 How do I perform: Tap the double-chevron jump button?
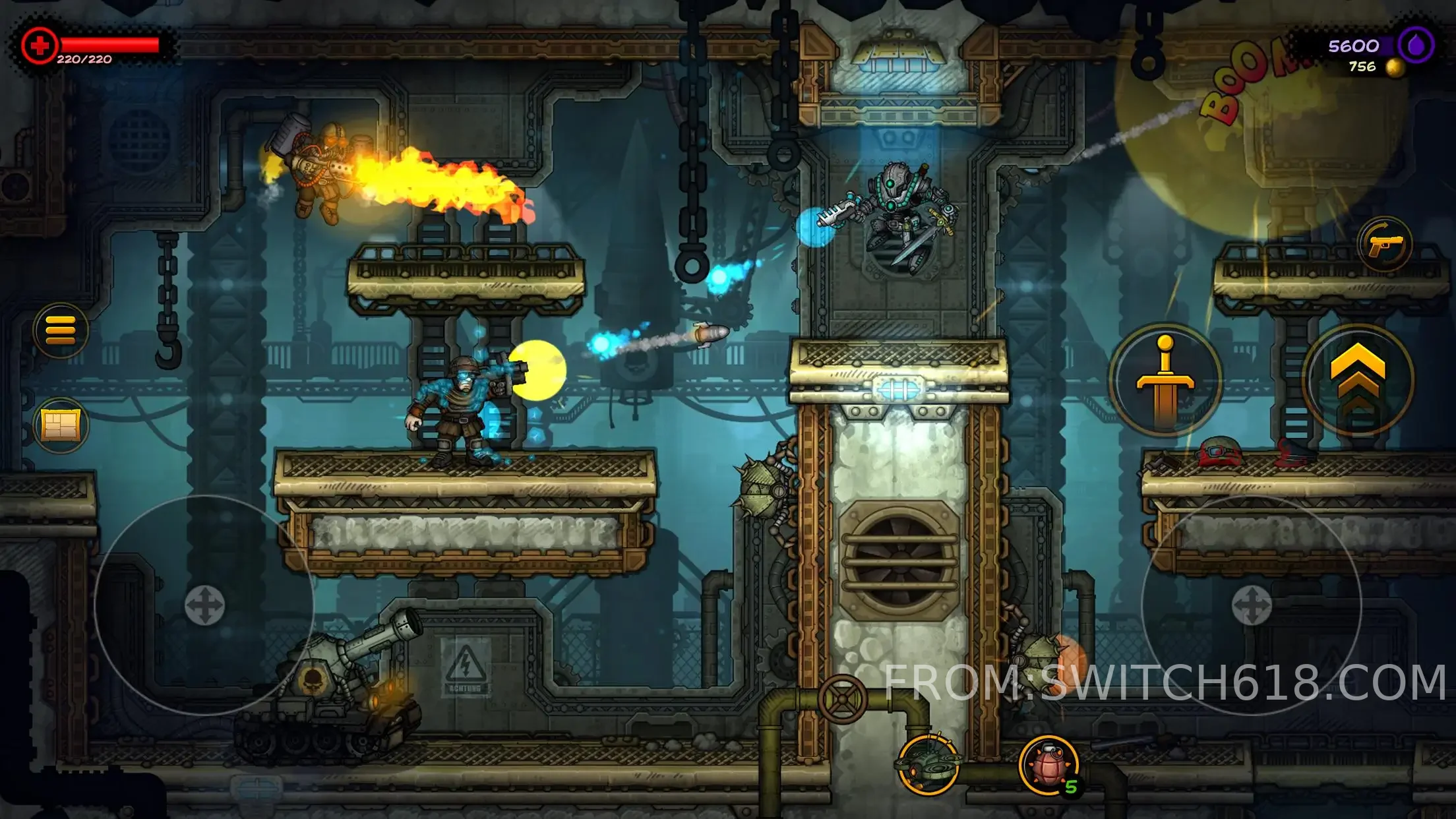pos(1358,380)
